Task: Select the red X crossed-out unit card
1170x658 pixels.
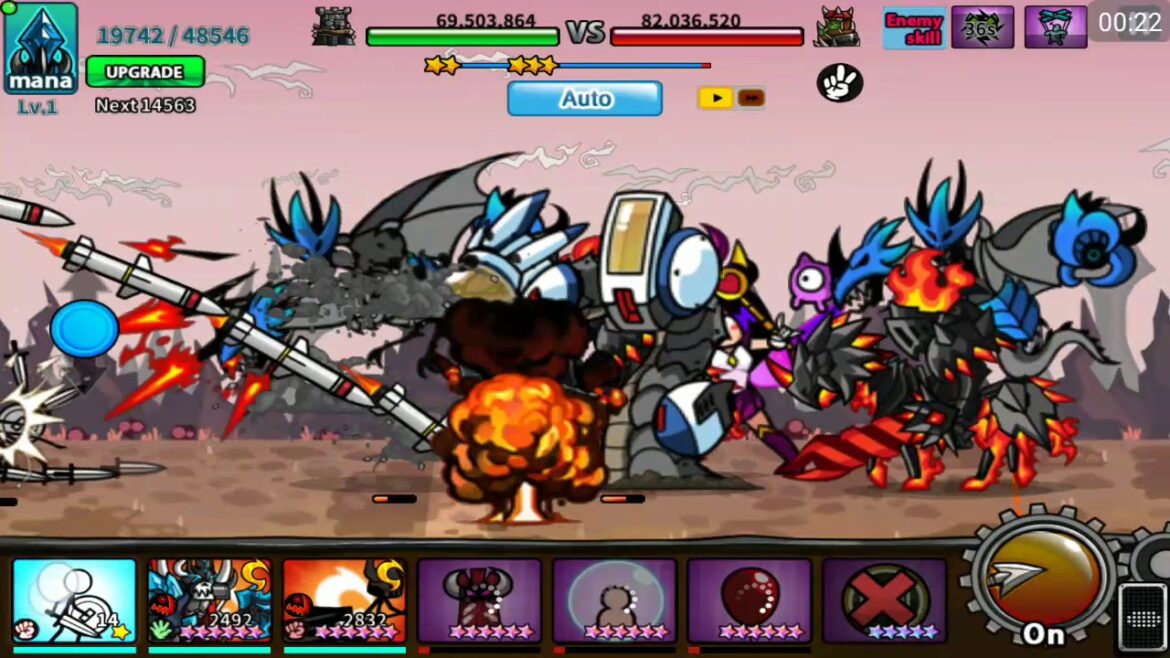Action: (885, 600)
